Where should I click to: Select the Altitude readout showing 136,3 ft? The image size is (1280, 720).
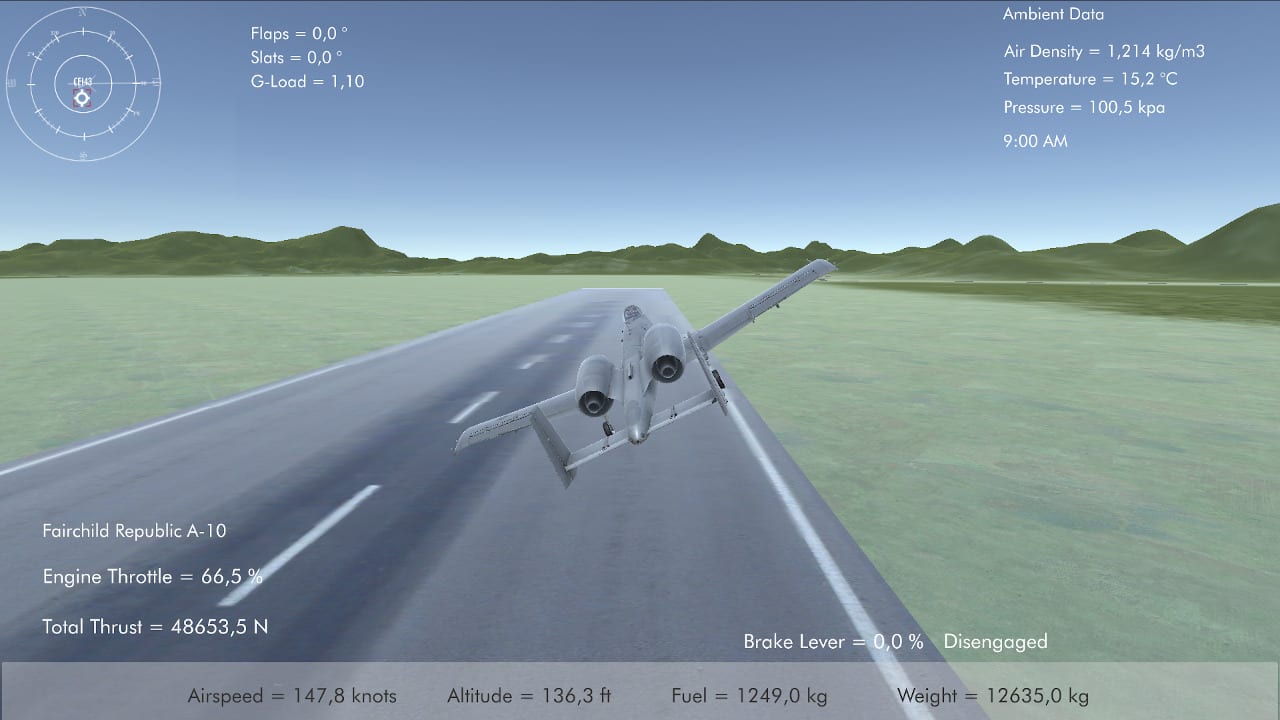tap(529, 695)
